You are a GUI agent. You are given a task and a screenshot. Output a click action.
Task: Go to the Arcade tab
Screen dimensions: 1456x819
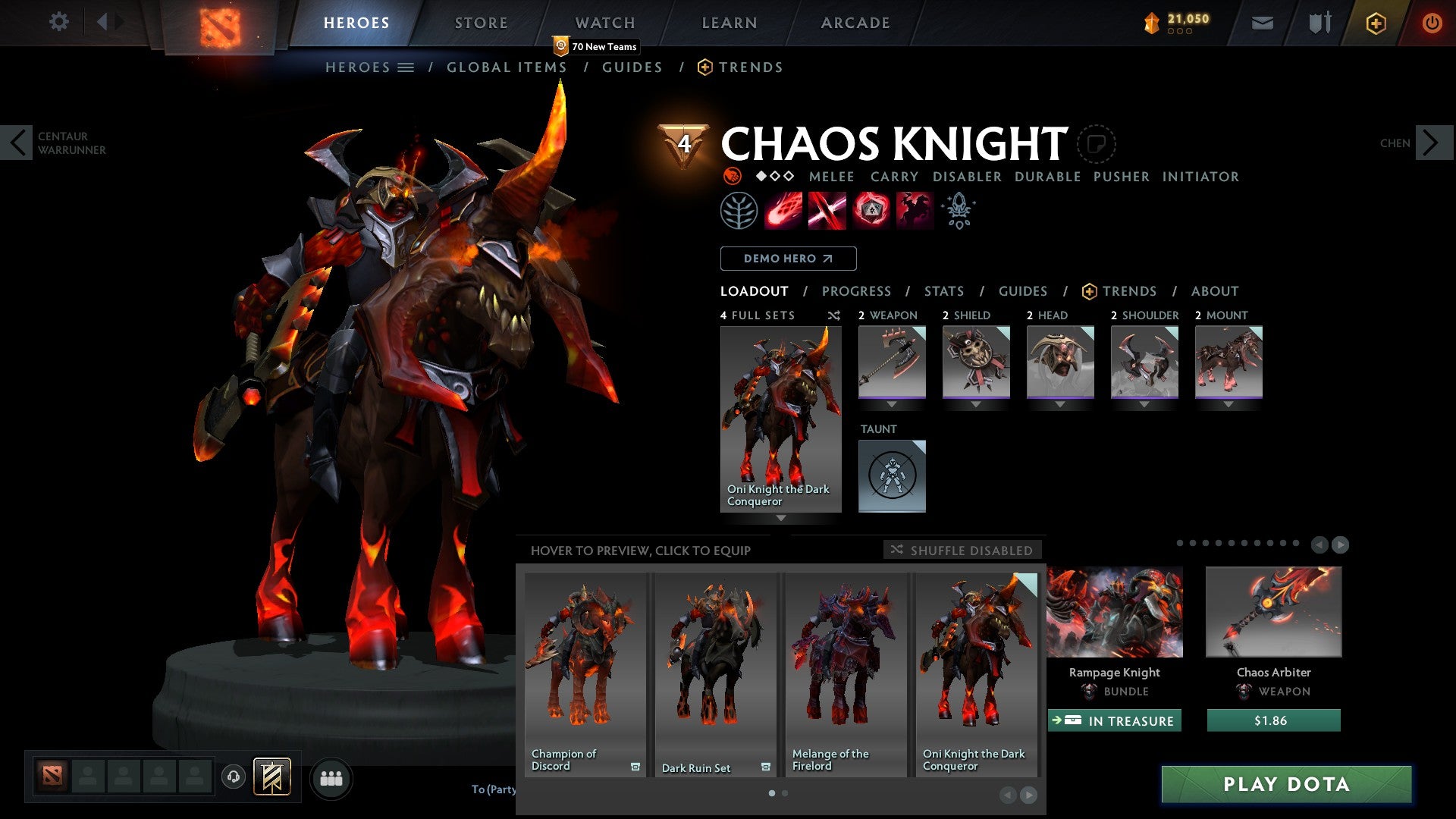point(855,23)
